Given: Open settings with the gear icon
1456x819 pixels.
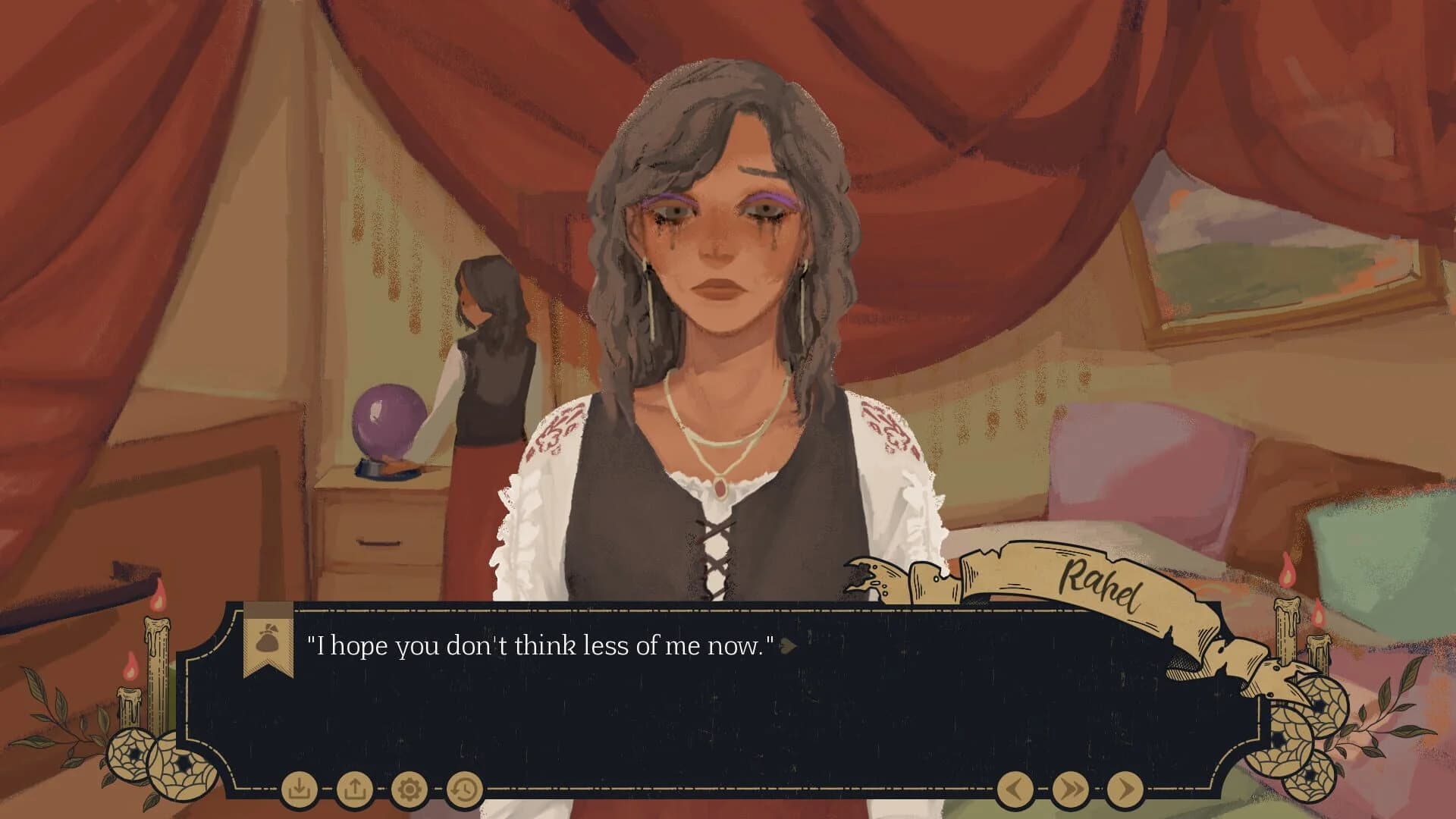Looking at the screenshot, I should coord(409,790).
